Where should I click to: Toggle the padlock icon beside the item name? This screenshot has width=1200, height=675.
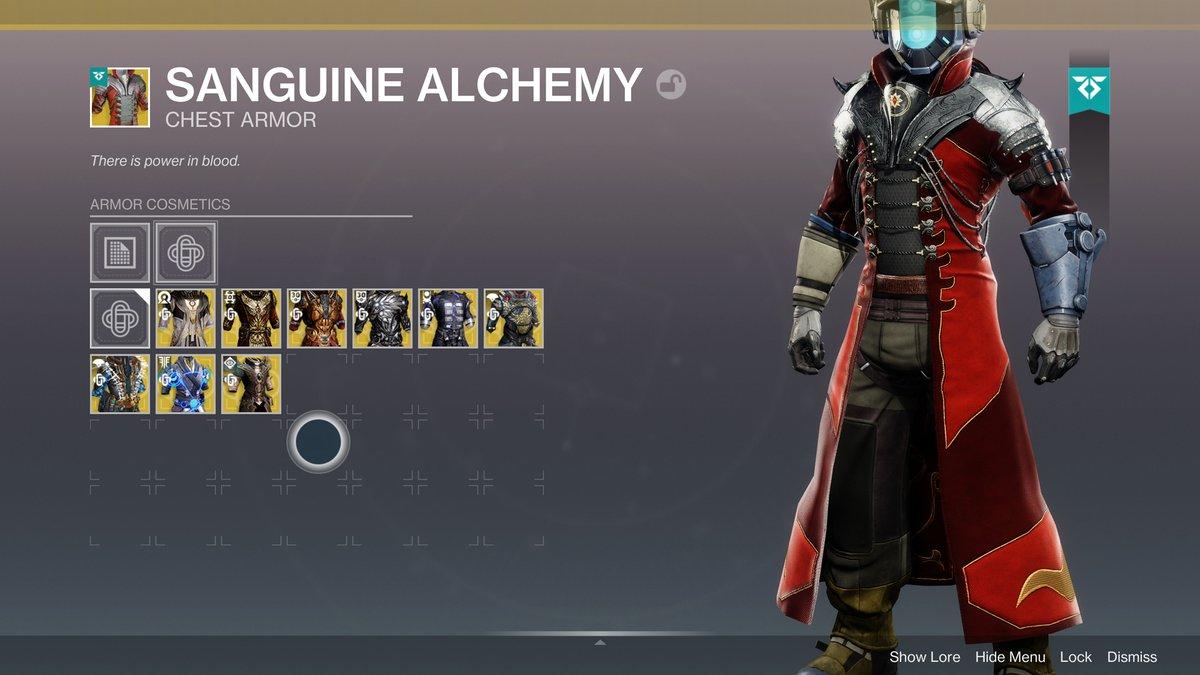point(671,86)
